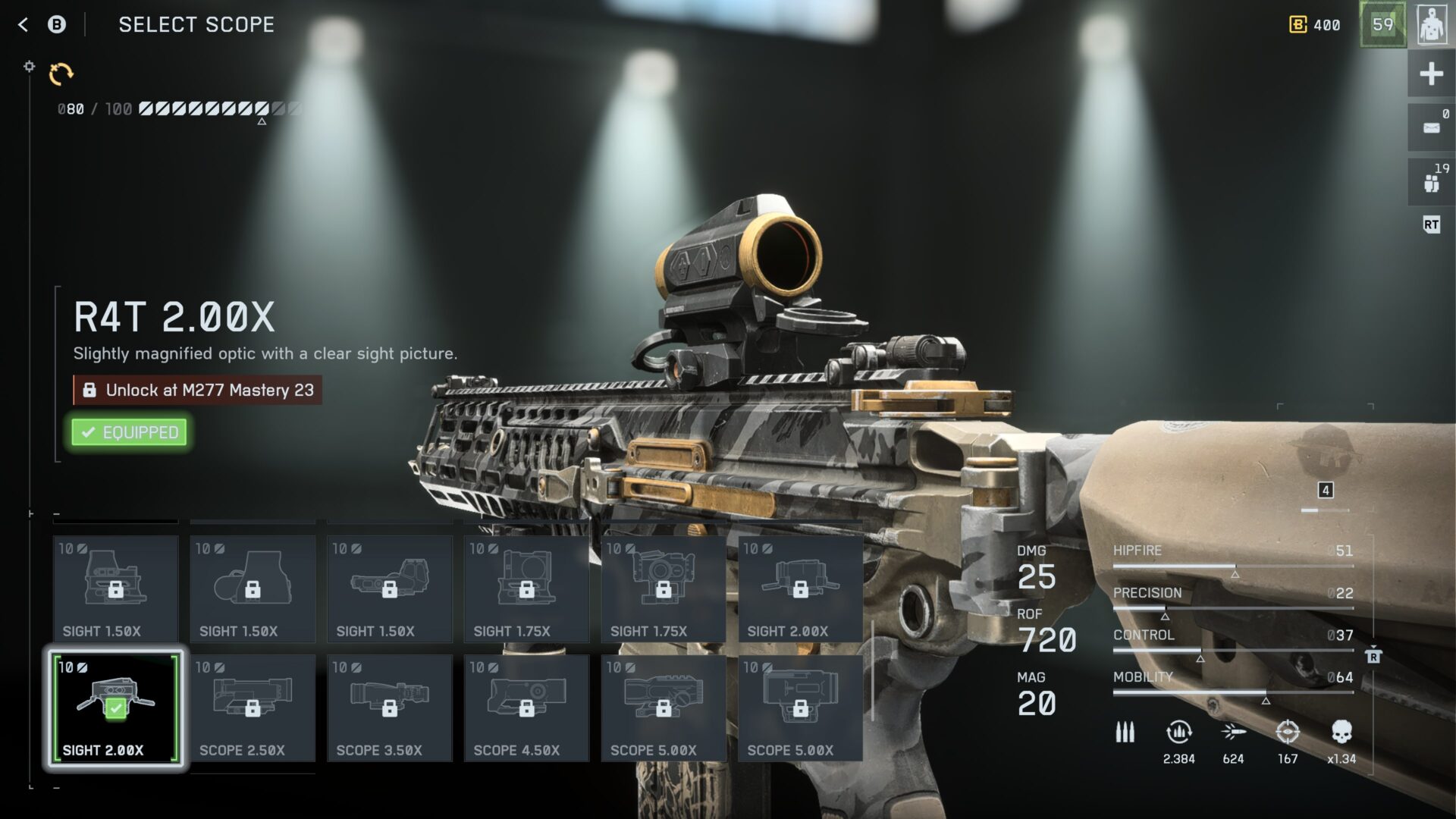Choose the SCOPE 4.50X attachment
Viewport: 1456px width, 819px height.
click(x=526, y=708)
